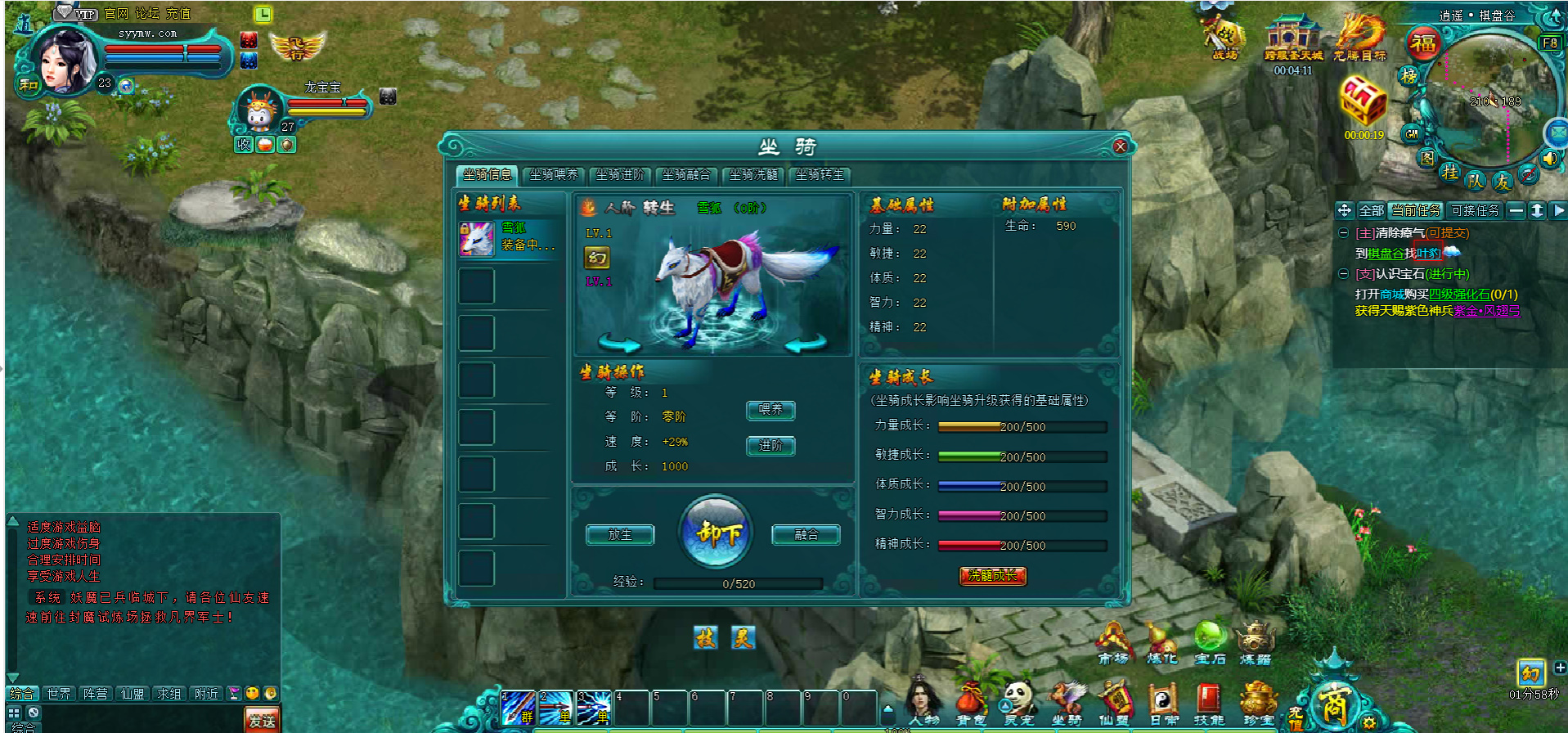
Task: Open the 坐骑进阶 tab
Action: pos(620,175)
